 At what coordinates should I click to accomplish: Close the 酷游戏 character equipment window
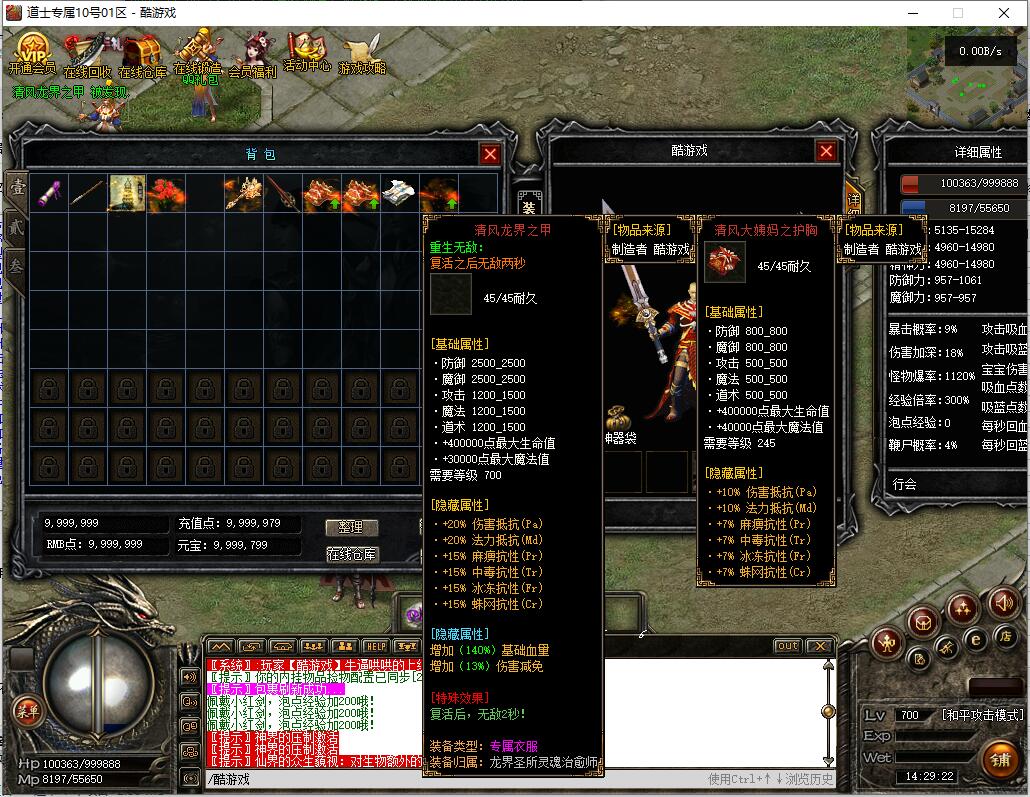826,151
